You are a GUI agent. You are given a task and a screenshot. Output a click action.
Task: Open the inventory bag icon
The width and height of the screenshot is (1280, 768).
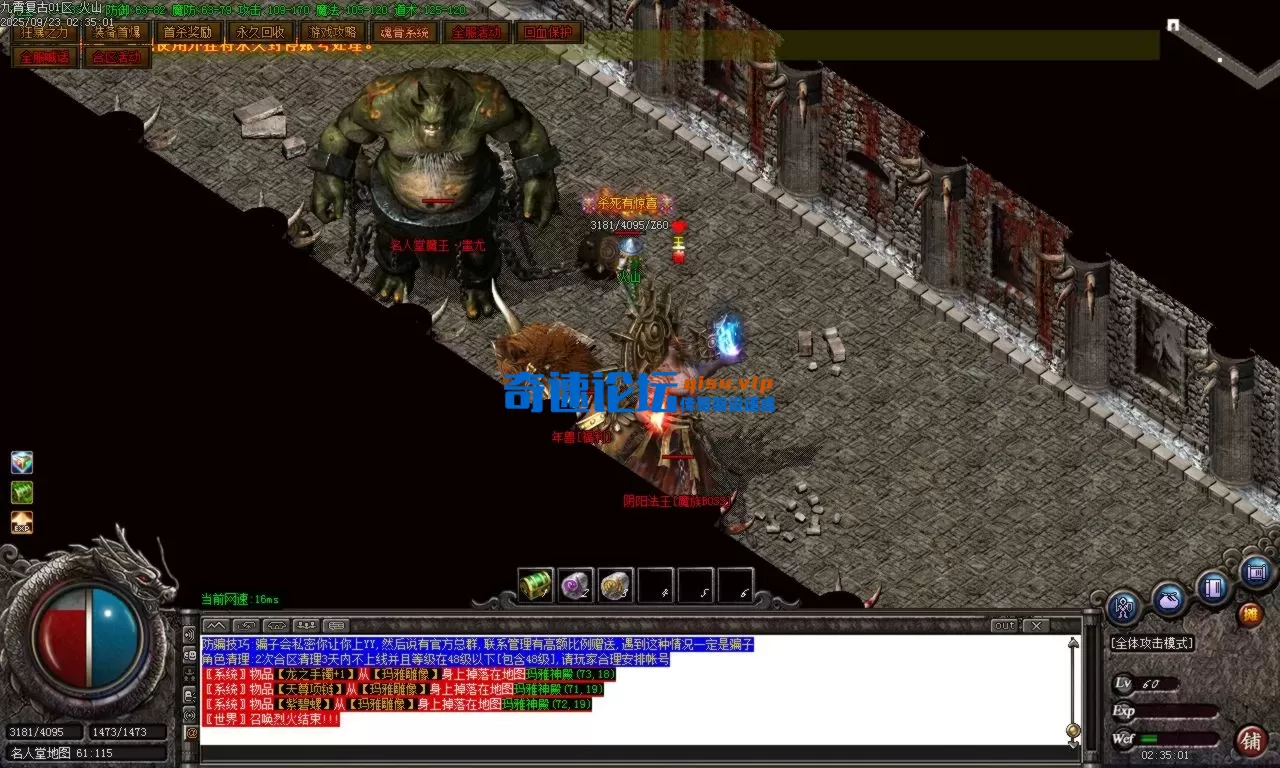(1168, 598)
